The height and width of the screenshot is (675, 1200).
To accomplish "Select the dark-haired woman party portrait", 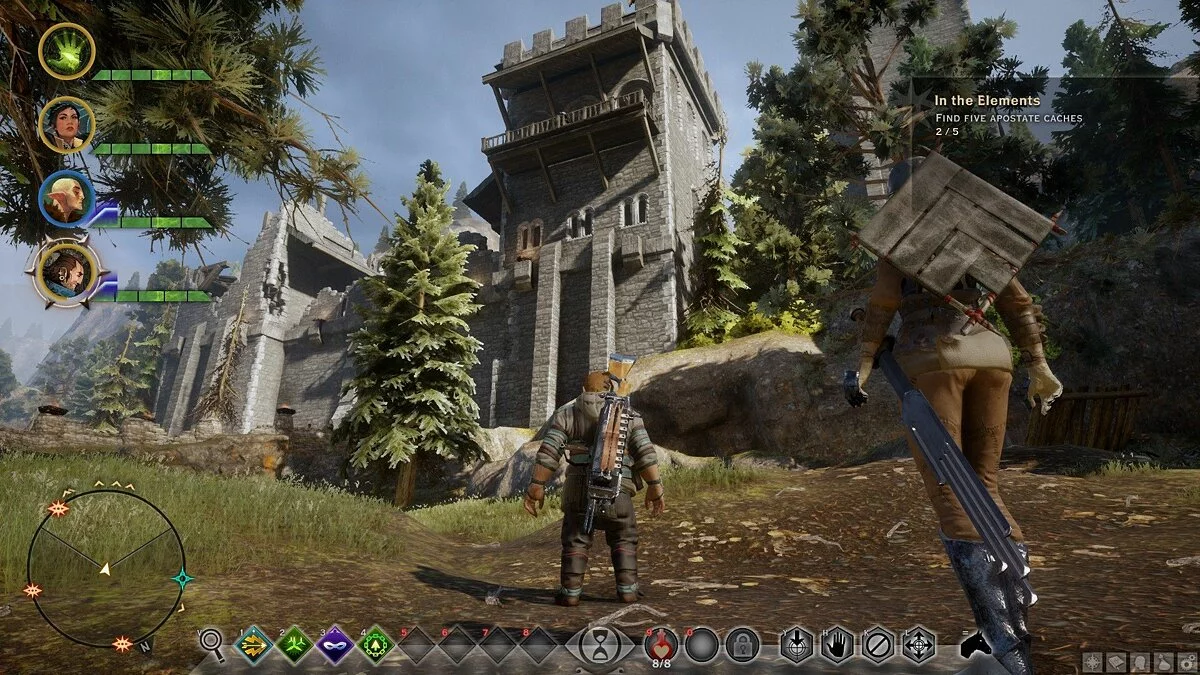I will [x=66, y=125].
